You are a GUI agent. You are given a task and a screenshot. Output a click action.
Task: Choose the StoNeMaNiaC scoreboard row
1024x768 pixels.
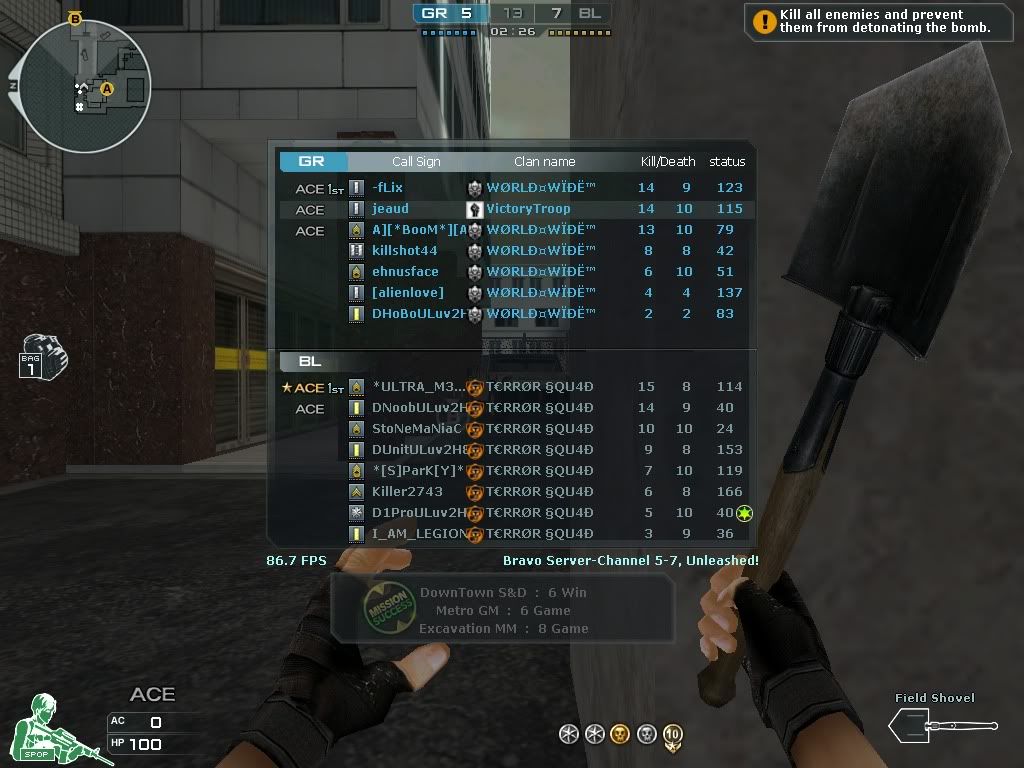click(417, 429)
